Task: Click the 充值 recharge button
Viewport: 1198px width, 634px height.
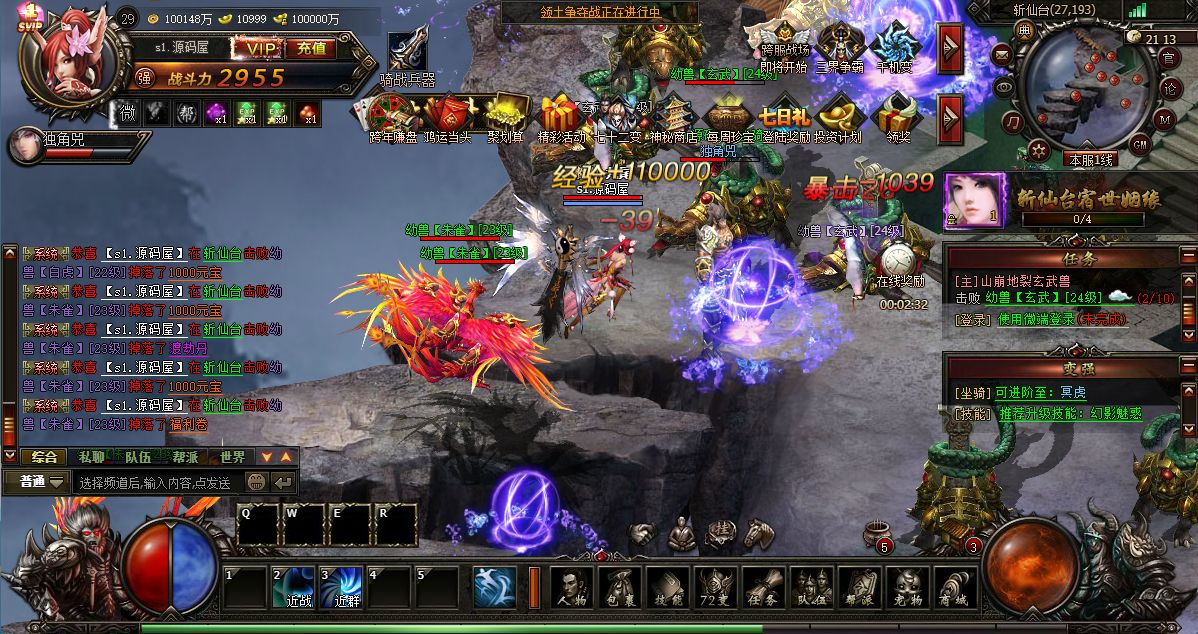Action: click(x=311, y=47)
